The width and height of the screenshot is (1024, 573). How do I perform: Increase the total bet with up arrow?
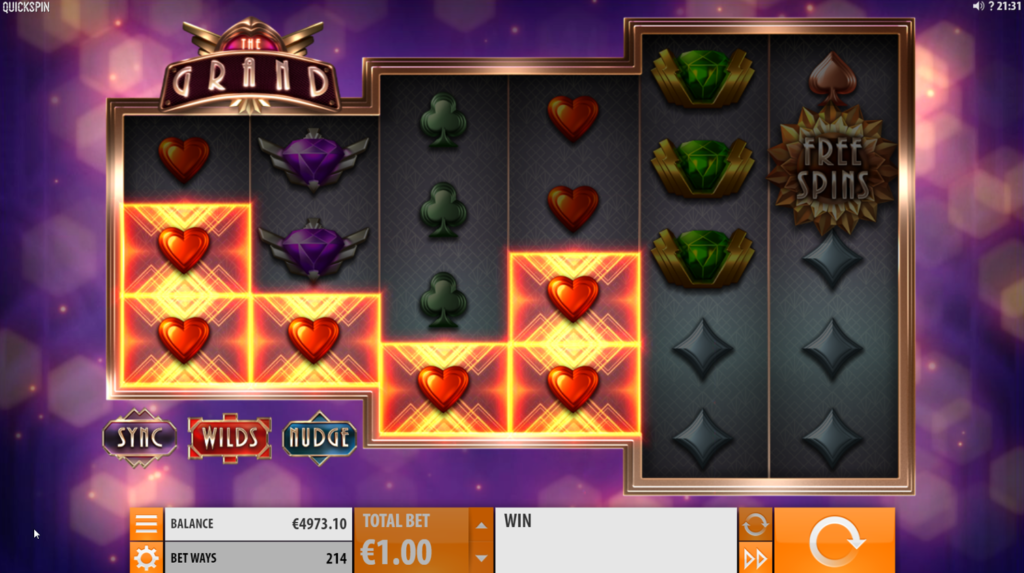pos(482,524)
